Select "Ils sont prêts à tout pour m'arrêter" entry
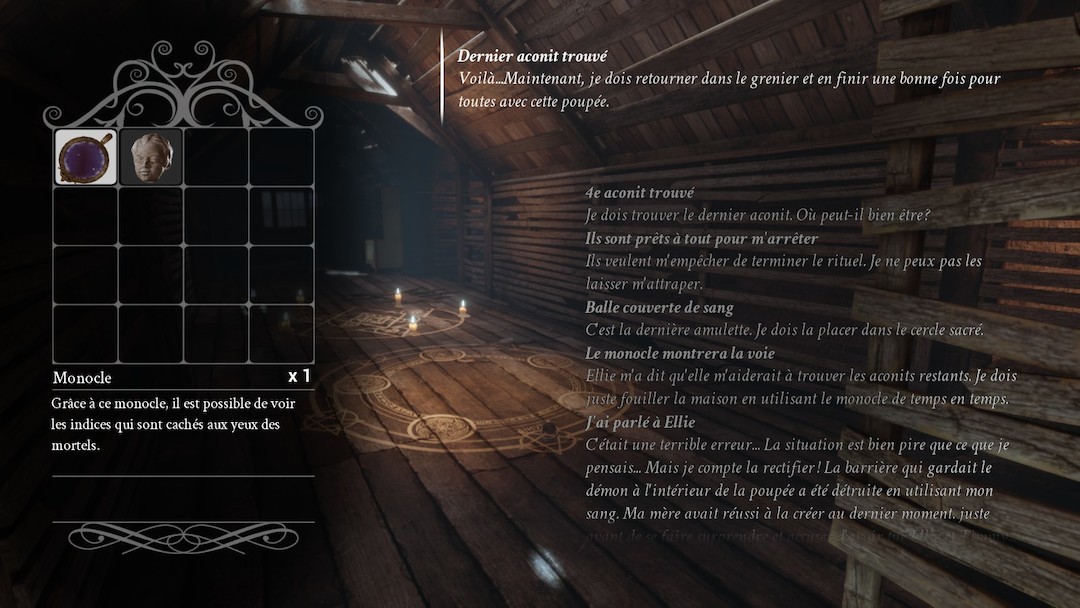 (x=701, y=238)
